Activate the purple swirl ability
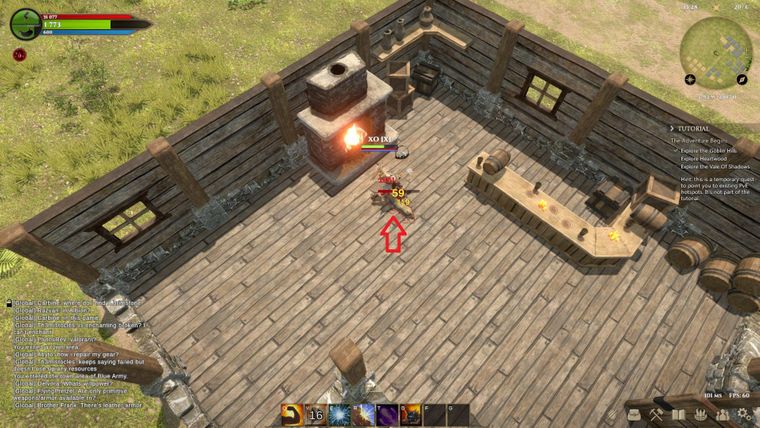Image resolution: width=760 pixels, height=428 pixels. [x=387, y=414]
